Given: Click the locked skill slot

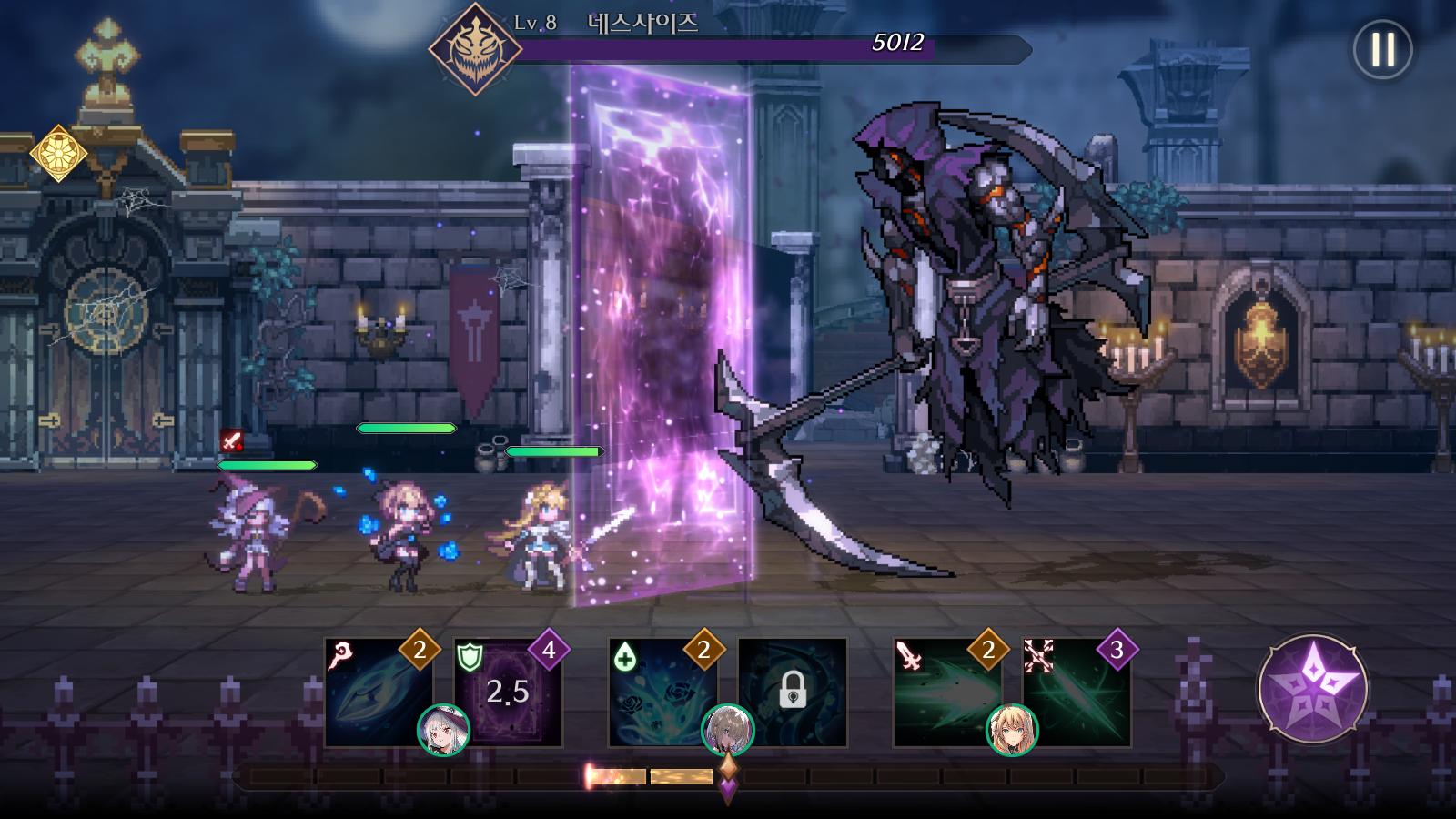Looking at the screenshot, I should coord(793,693).
